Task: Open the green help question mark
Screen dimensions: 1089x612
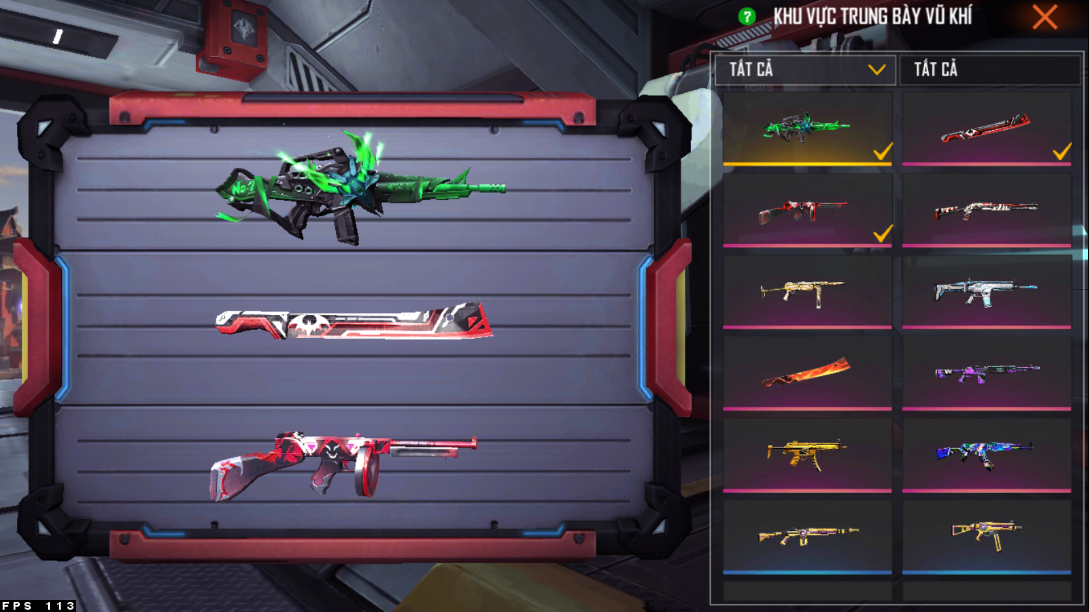Action: (x=746, y=17)
